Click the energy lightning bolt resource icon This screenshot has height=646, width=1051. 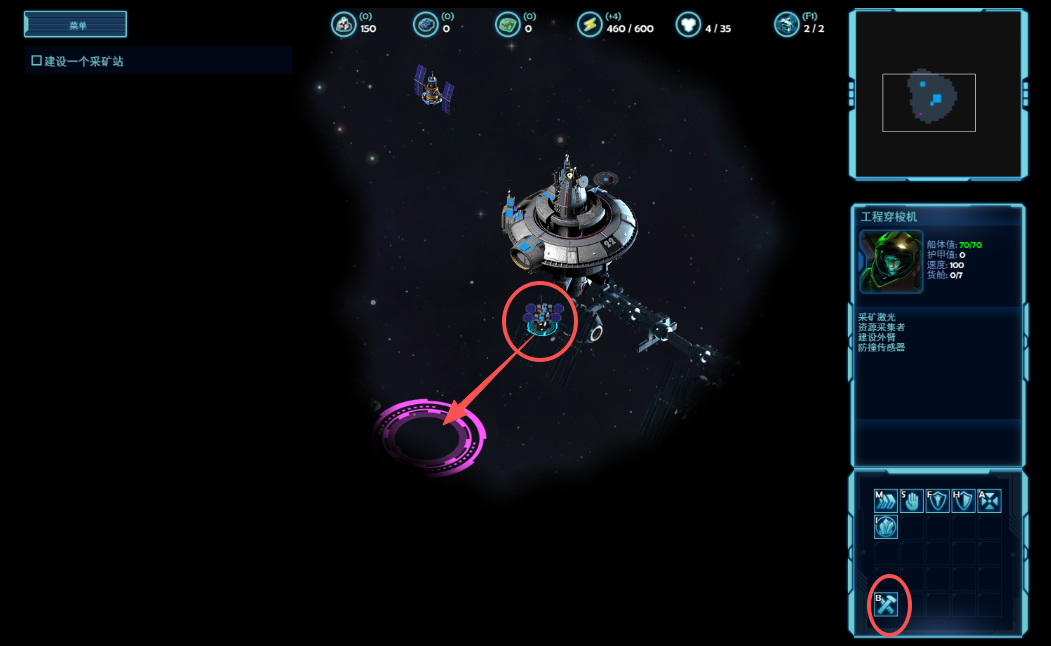point(590,25)
